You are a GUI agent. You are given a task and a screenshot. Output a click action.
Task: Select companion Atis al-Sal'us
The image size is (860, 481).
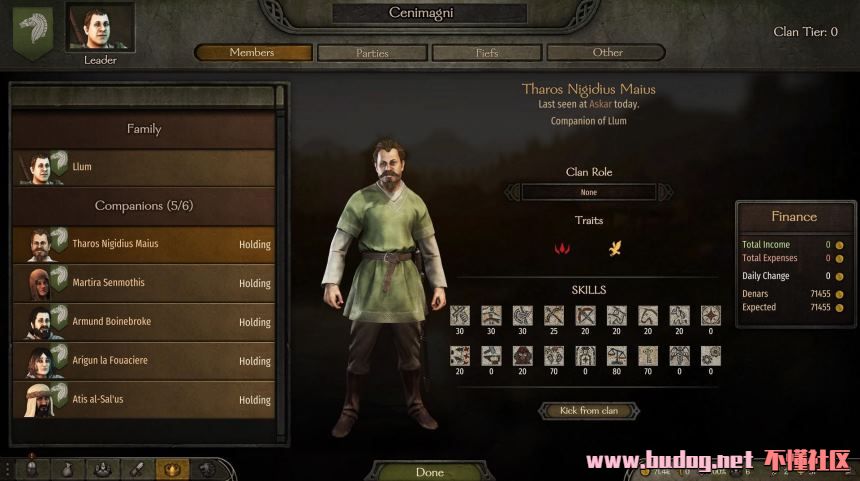click(145, 400)
